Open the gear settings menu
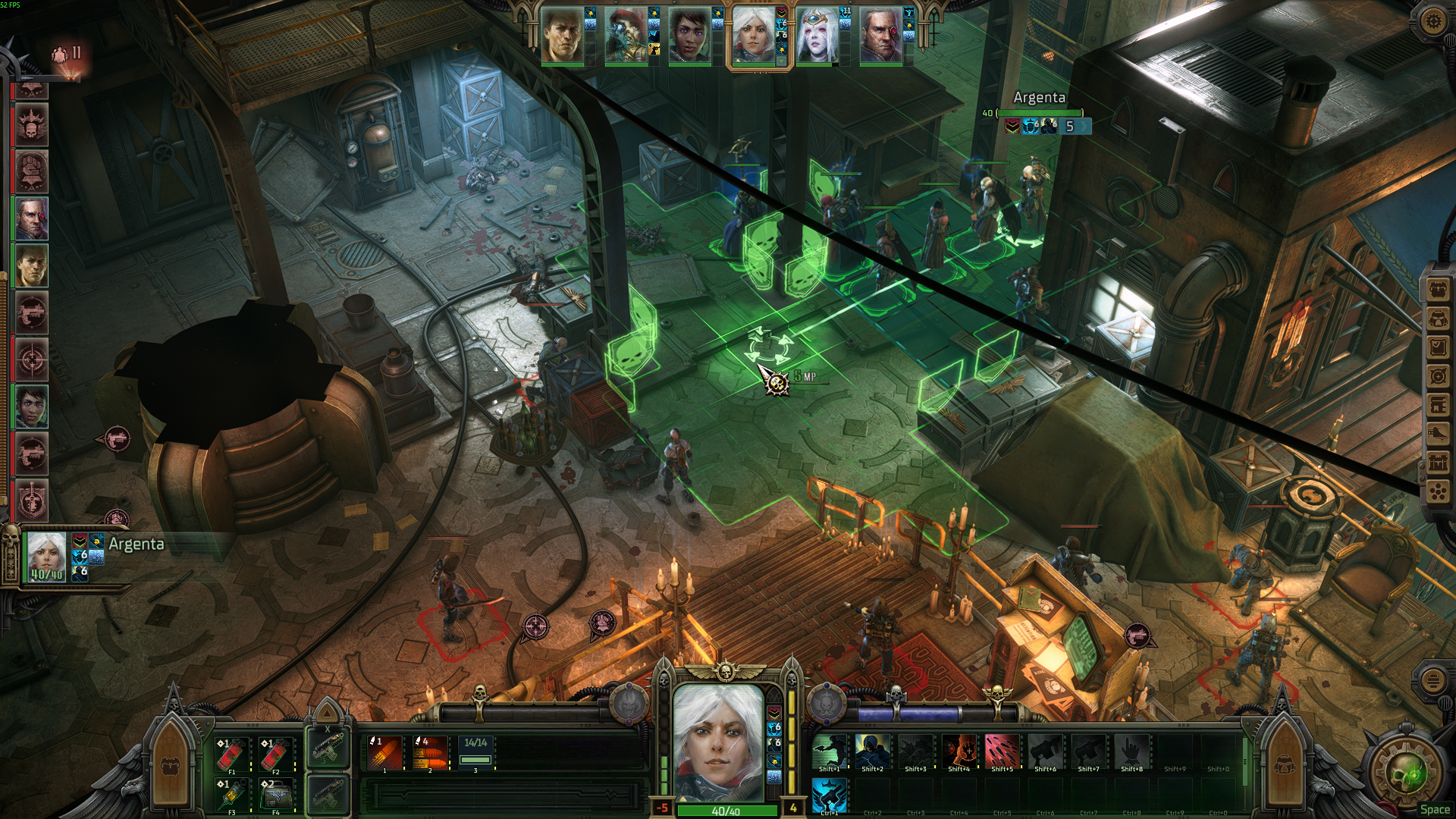1456x819 pixels. click(1432, 21)
